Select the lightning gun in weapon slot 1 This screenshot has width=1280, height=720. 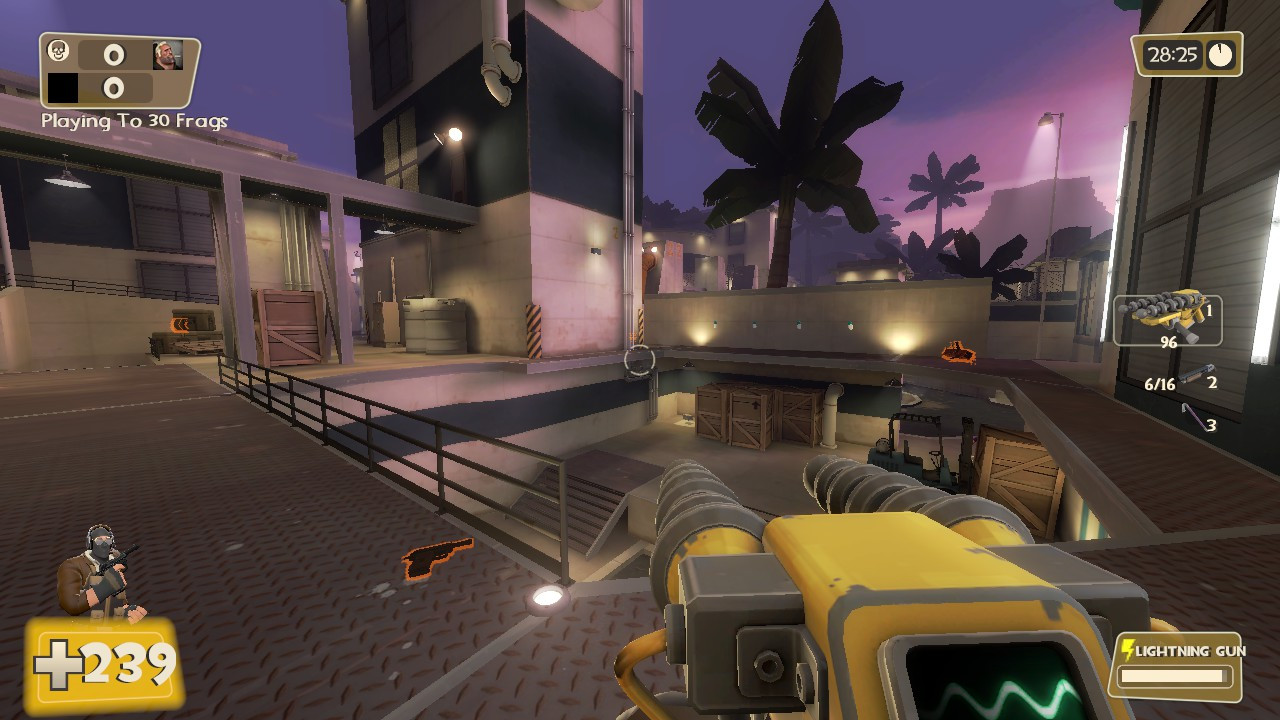1165,318
